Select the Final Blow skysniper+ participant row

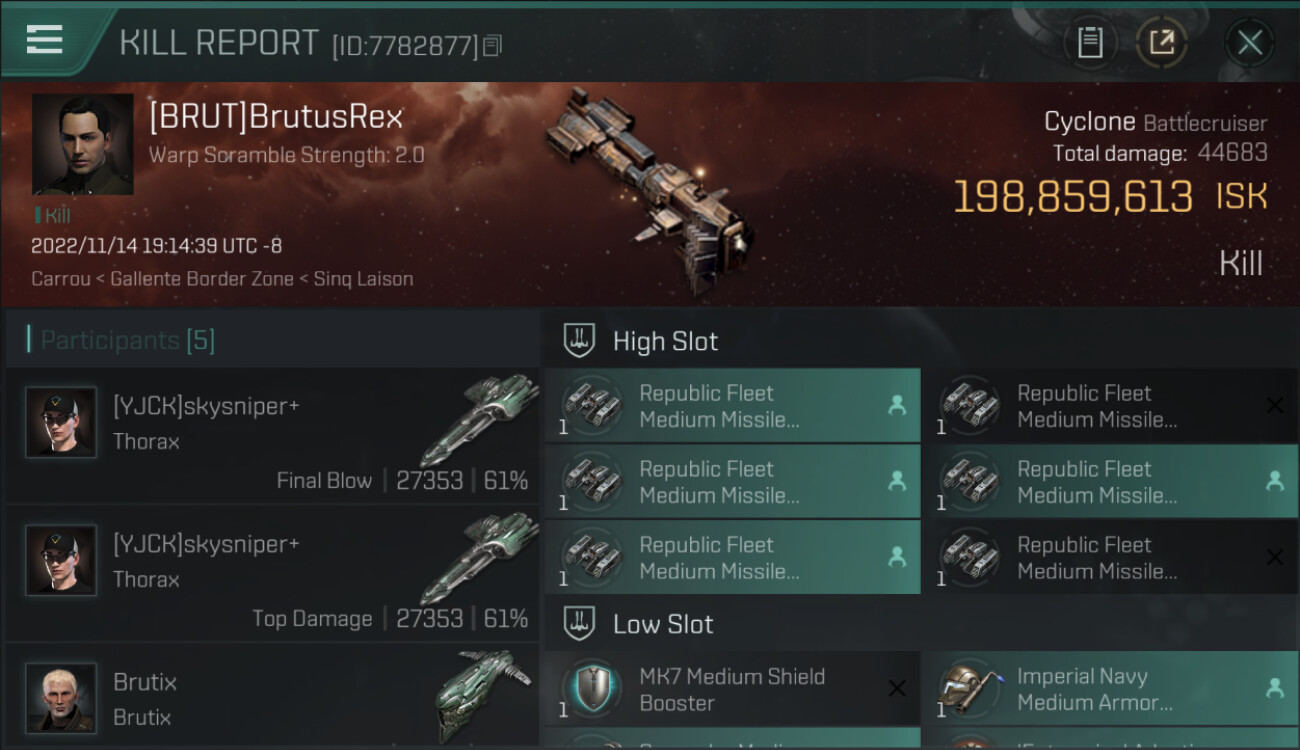272,436
